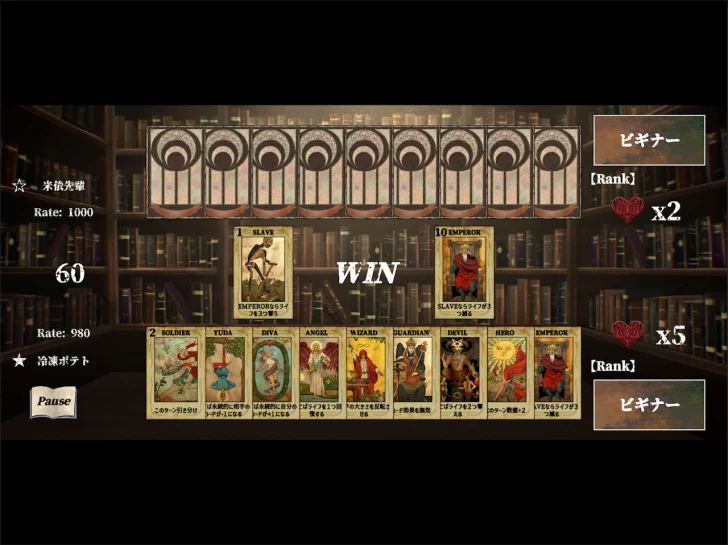Choose the YUDA card
This screenshot has width=728, height=545.
(x=223, y=371)
